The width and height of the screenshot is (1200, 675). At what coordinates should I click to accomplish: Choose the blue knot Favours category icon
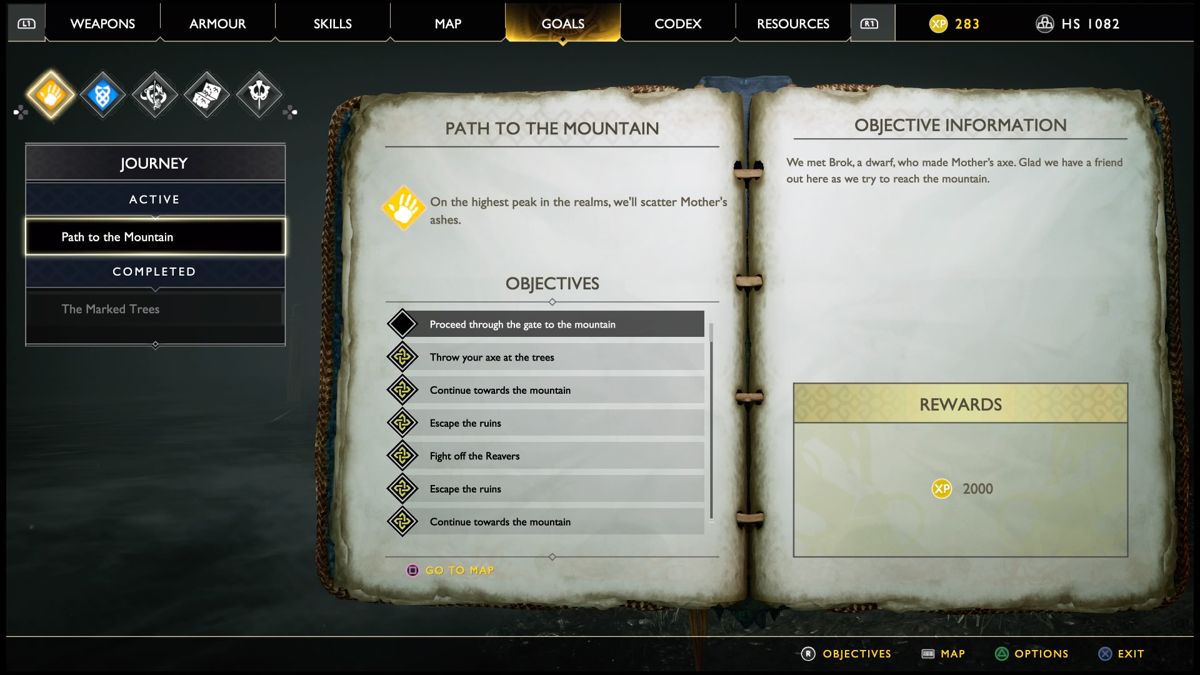(x=102, y=96)
